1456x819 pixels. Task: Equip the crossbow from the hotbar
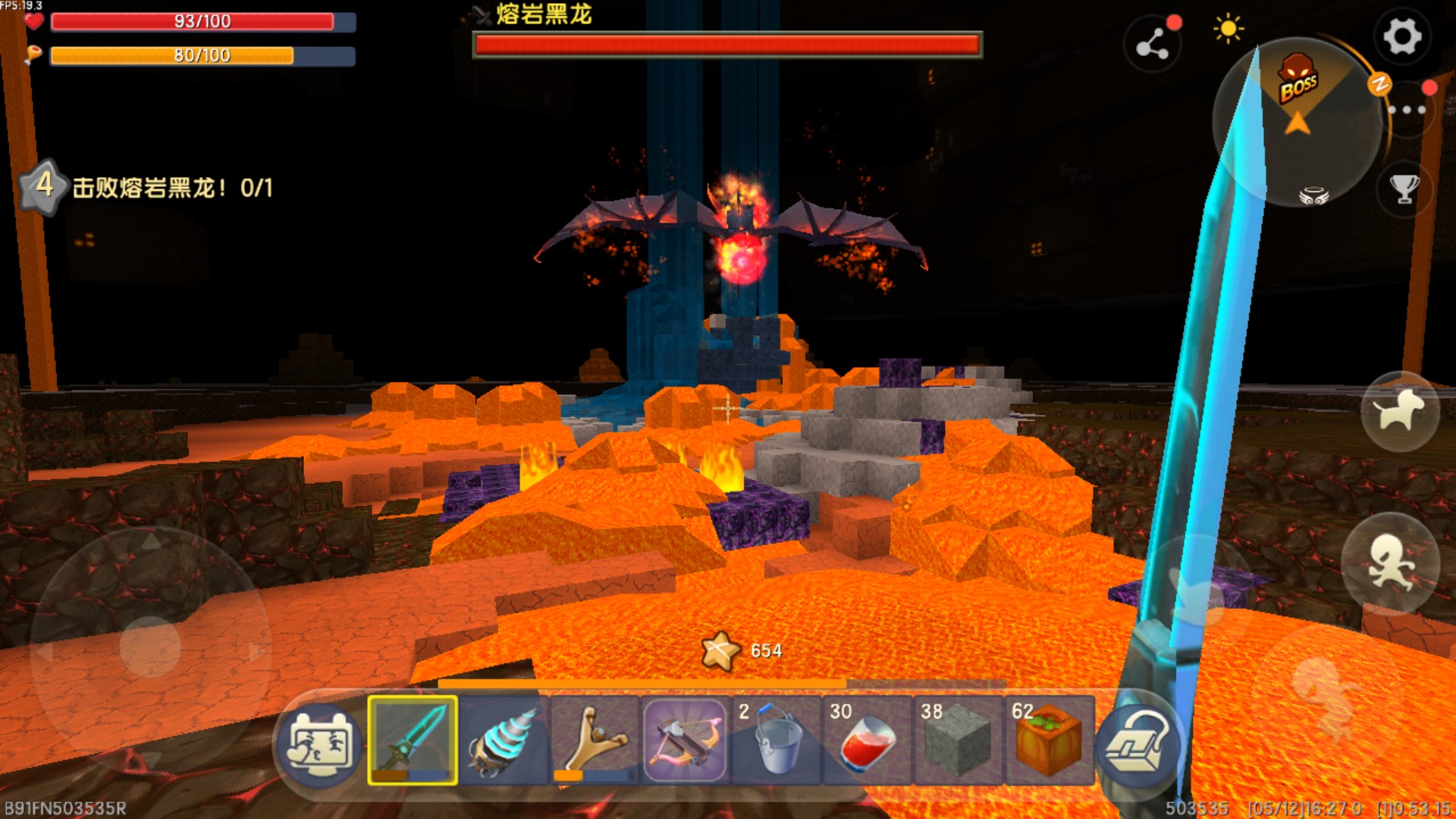685,740
